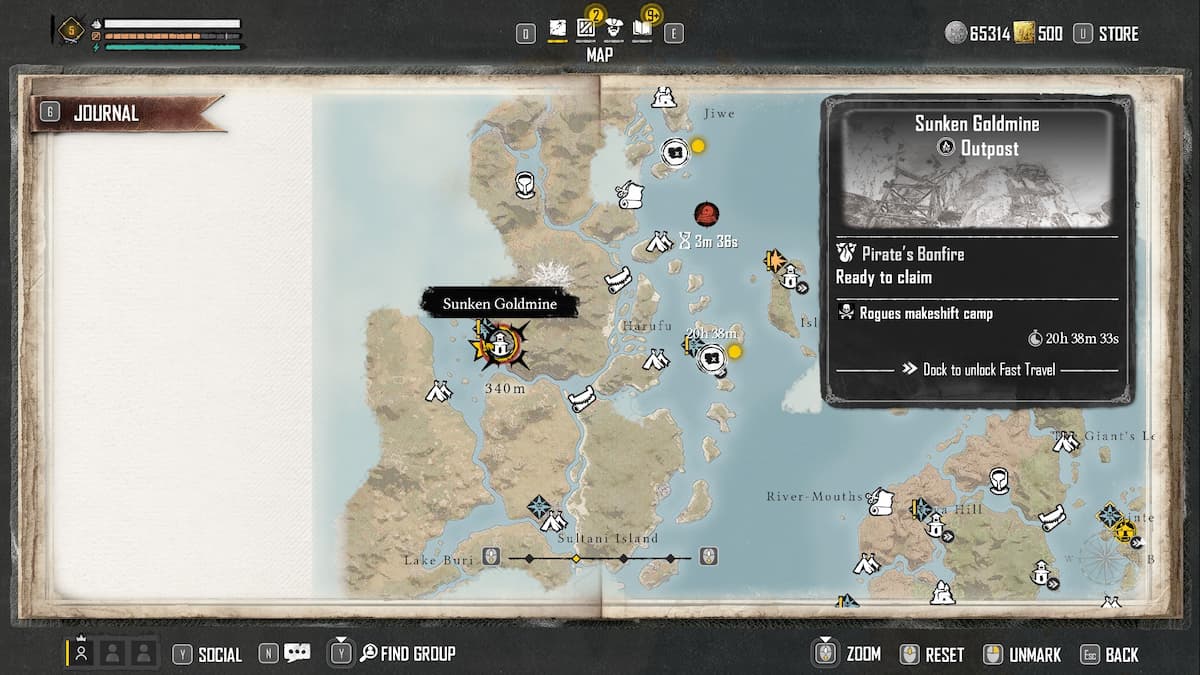The width and height of the screenshot is (1200, 675).
Task: Pick the camp tents marker beside the 3m 36s timer
Action: 658,241
